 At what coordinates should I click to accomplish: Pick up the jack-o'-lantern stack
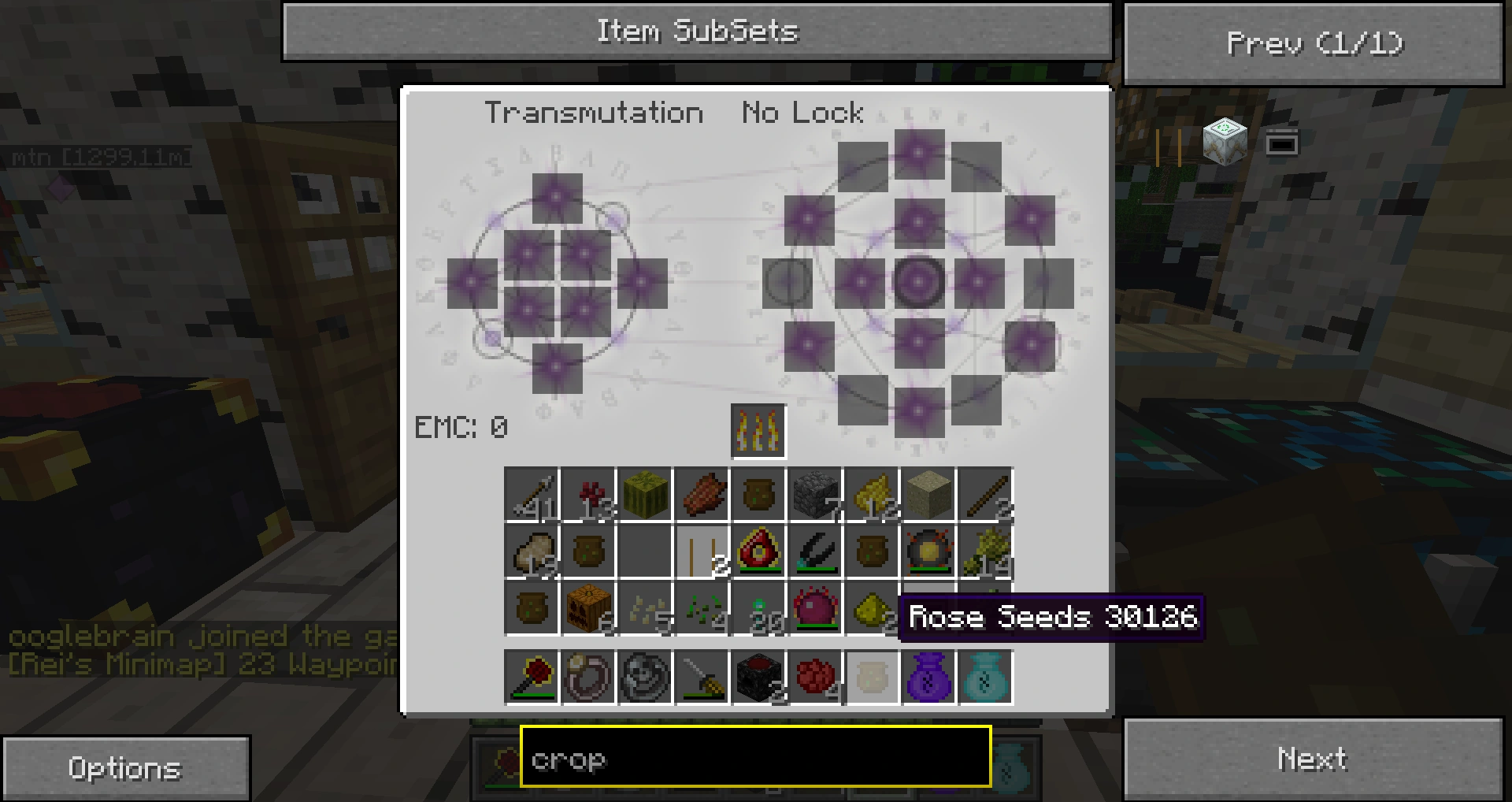pos(588,608)
